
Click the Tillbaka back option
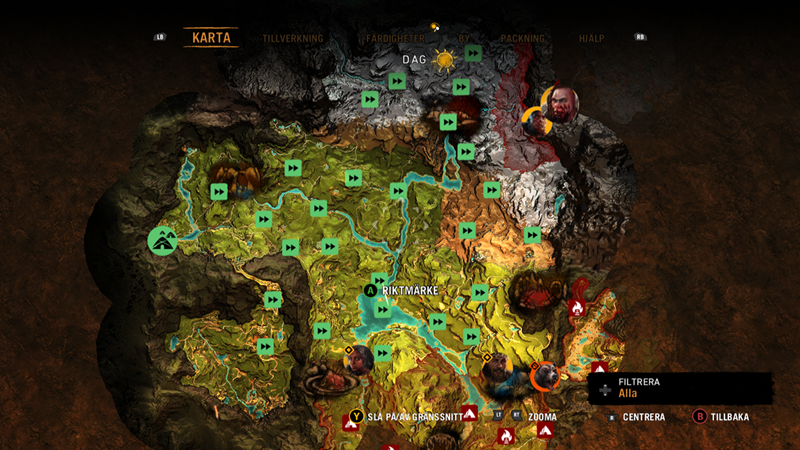click(x=721, y=417)
